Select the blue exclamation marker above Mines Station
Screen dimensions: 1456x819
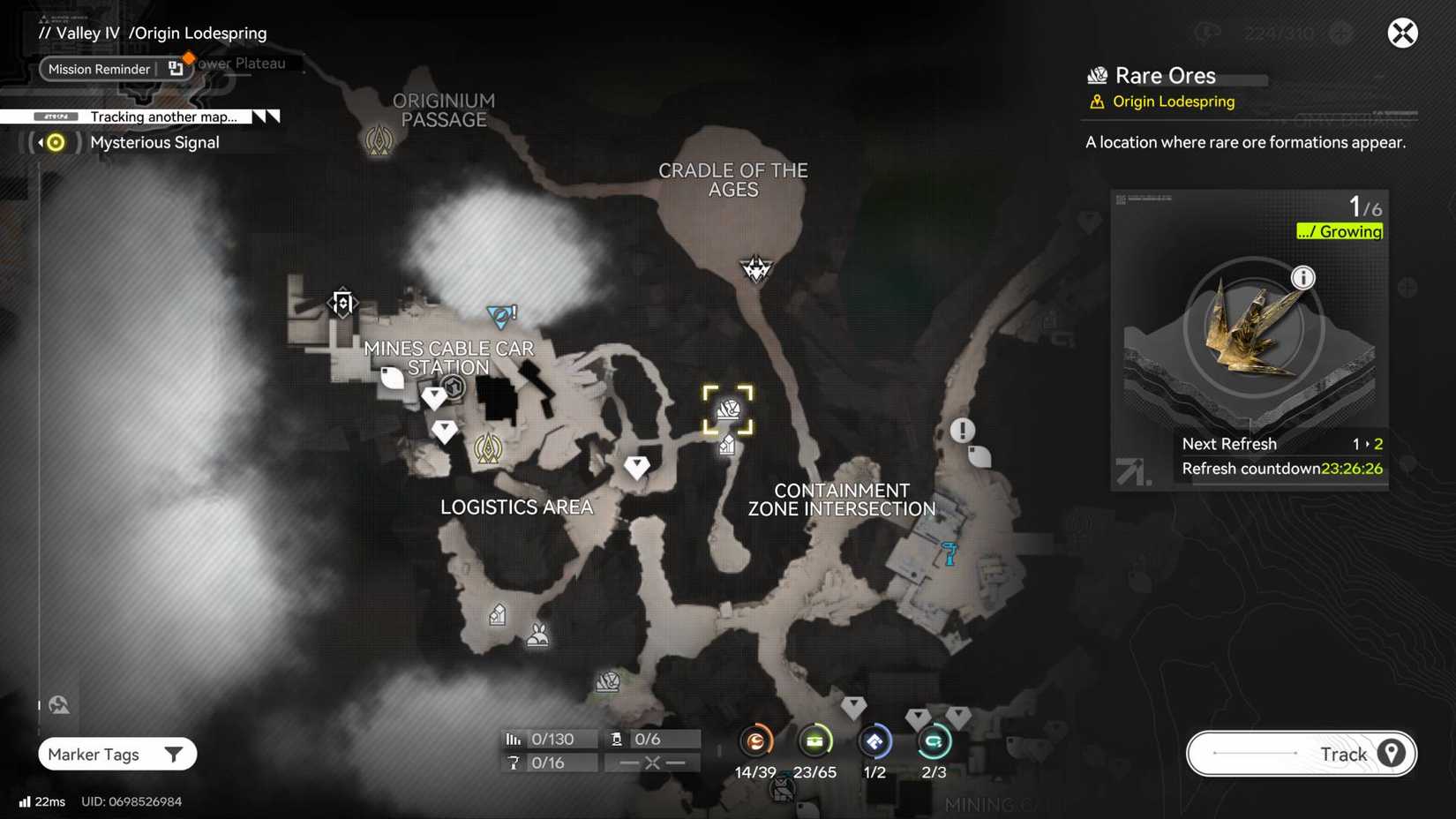(x=499, y=314)
